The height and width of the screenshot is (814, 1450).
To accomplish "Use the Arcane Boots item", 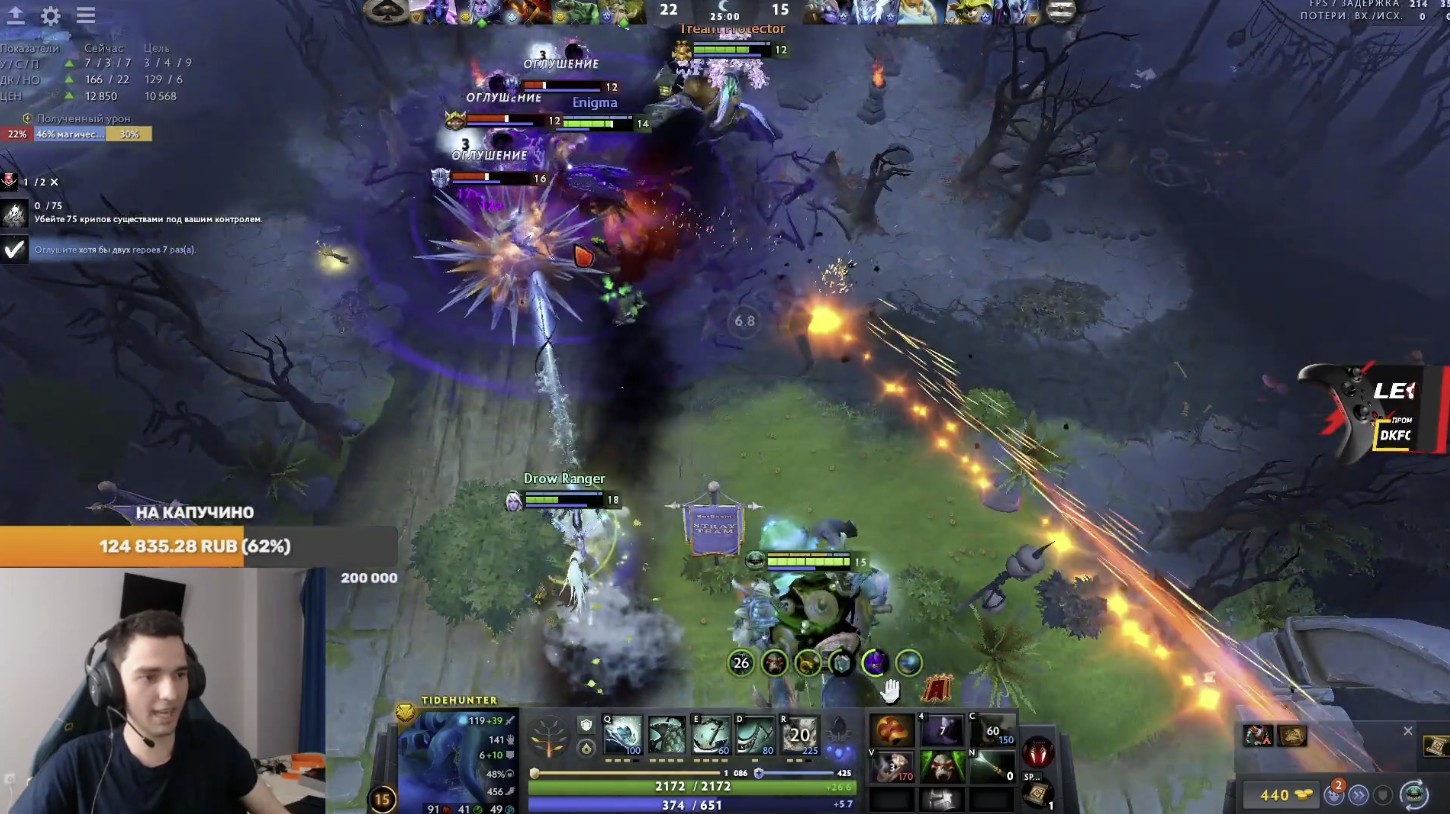I will (991, 732).
